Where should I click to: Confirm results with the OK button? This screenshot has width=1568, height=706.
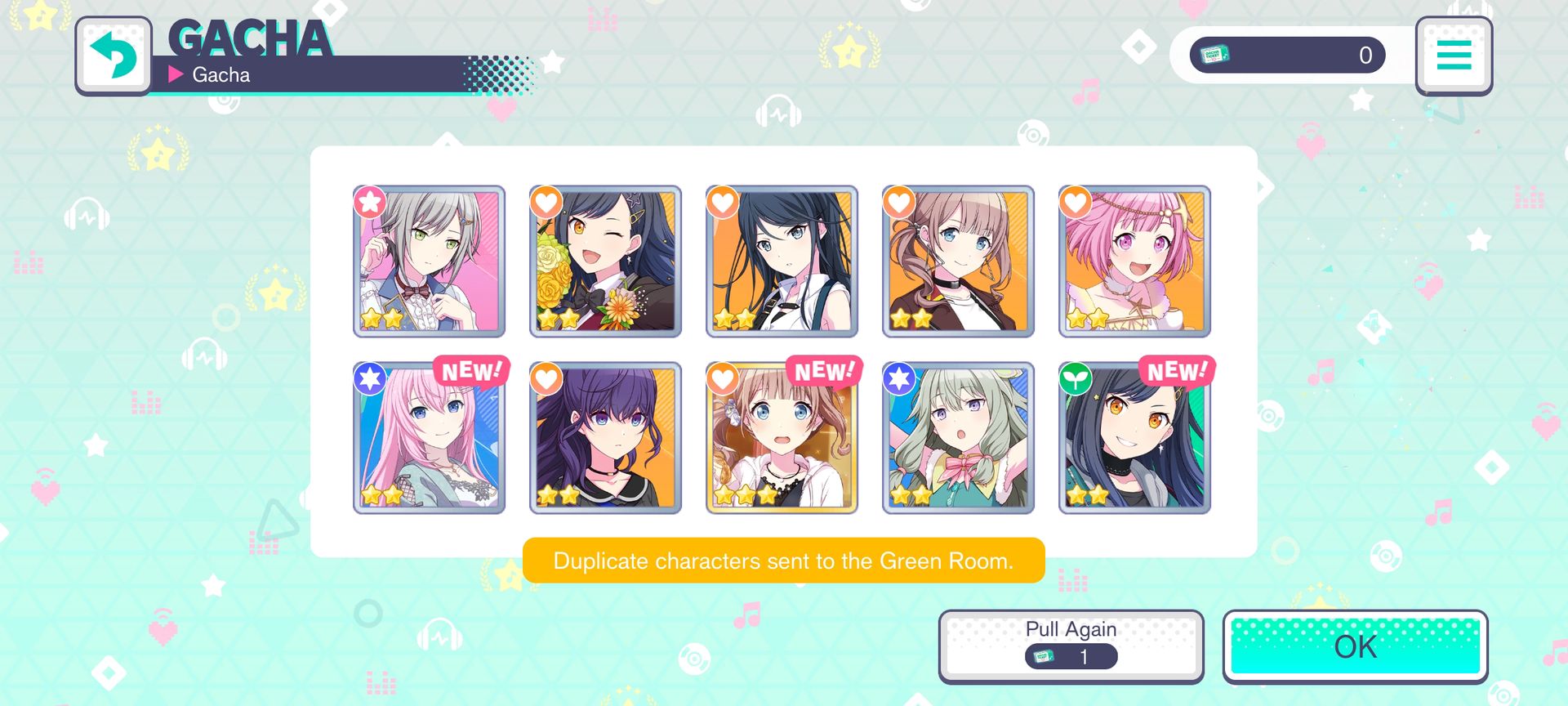click(x=1355, y=646)
